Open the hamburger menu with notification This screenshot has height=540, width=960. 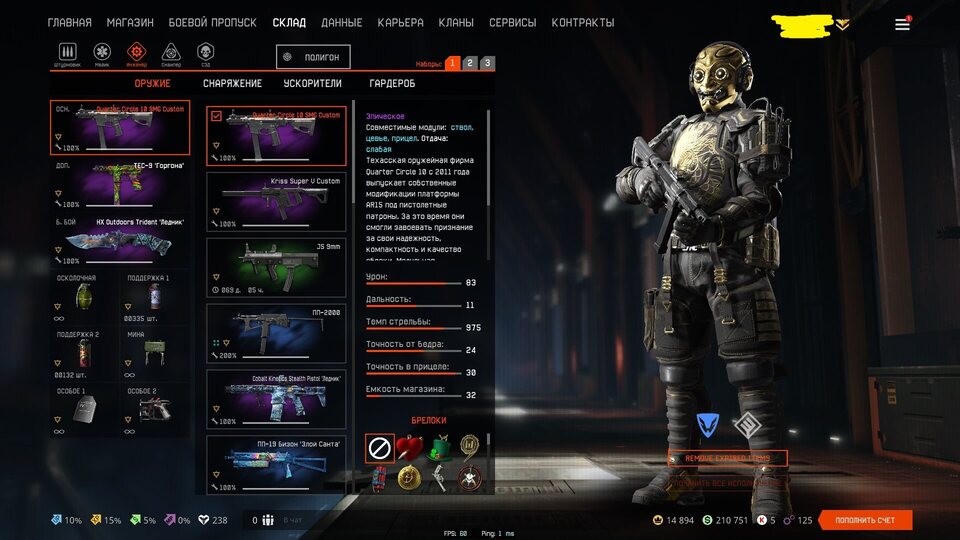[902, 24]
